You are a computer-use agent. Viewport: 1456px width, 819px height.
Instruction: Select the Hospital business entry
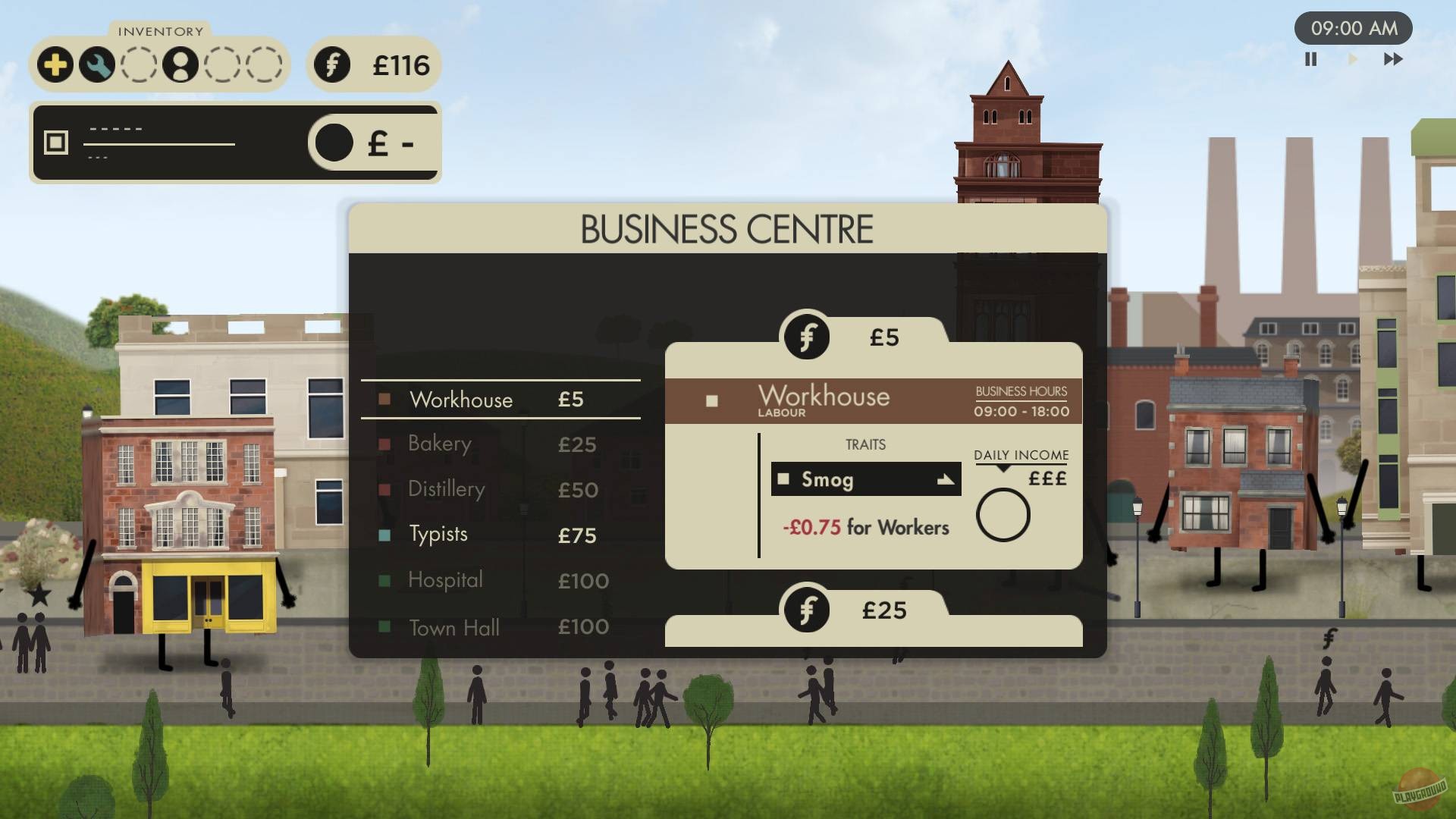point(444,581)
